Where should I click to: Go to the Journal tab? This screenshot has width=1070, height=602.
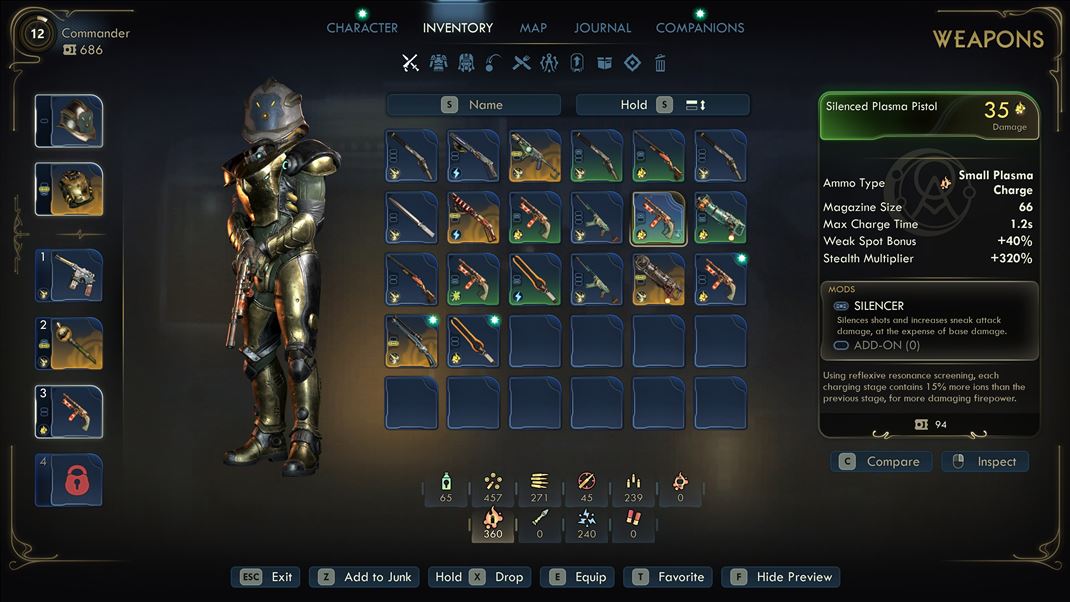(x=602, y=28)
